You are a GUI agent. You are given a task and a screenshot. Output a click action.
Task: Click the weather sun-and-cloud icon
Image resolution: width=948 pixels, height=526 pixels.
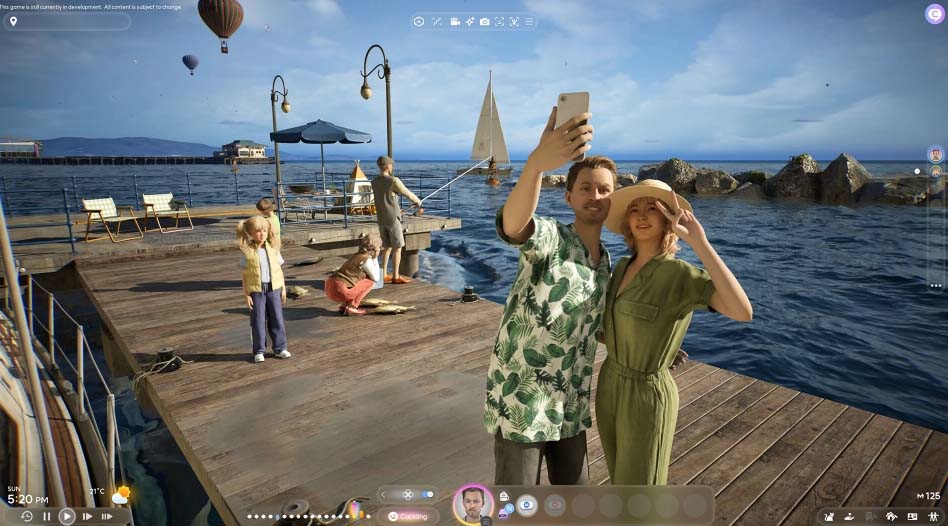tap(121, 495)
